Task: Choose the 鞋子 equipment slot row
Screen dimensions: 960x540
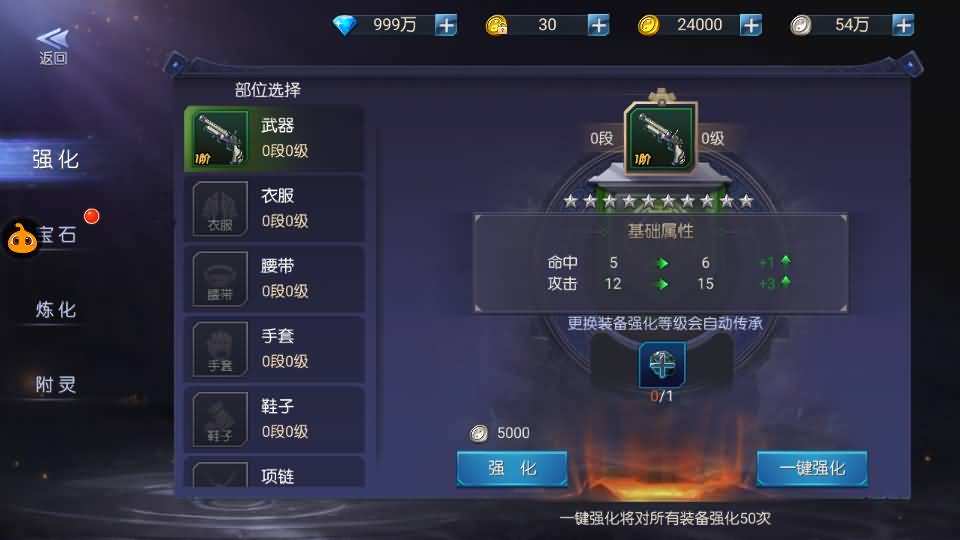Action: tap(274, 418)
